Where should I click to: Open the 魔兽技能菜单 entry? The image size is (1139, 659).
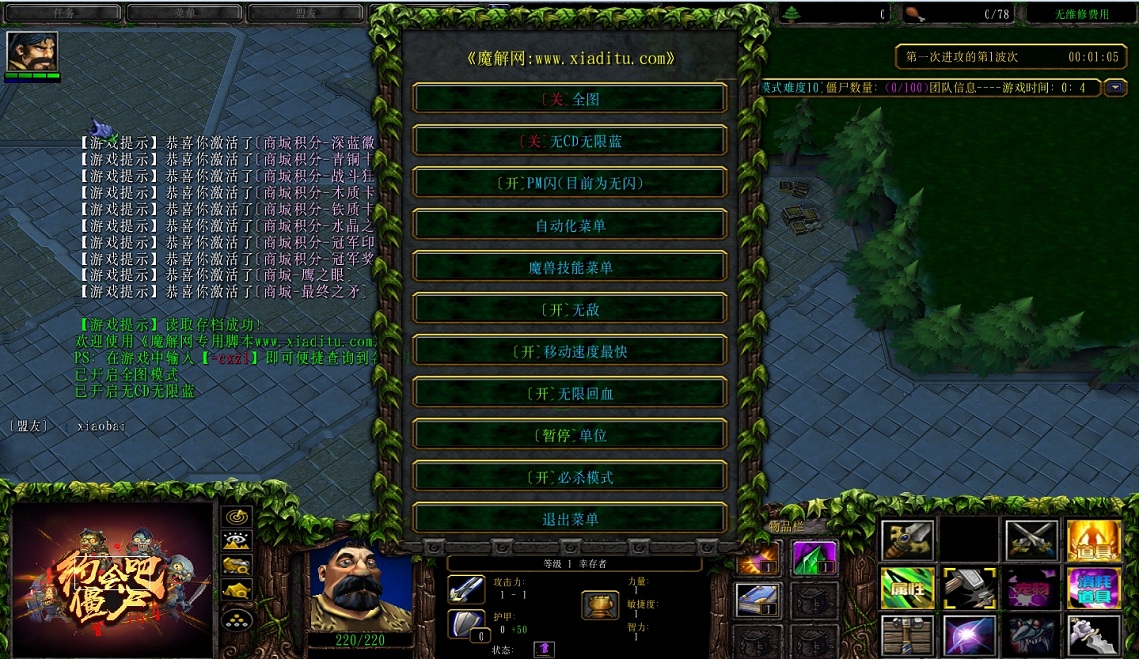coord(570,267)
